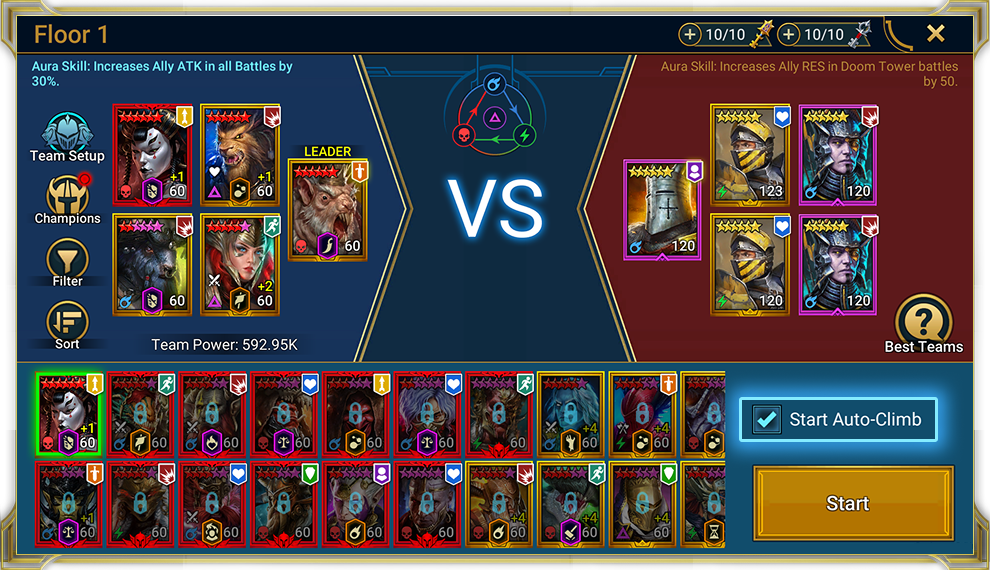Open the Sort options

[68, 324]
